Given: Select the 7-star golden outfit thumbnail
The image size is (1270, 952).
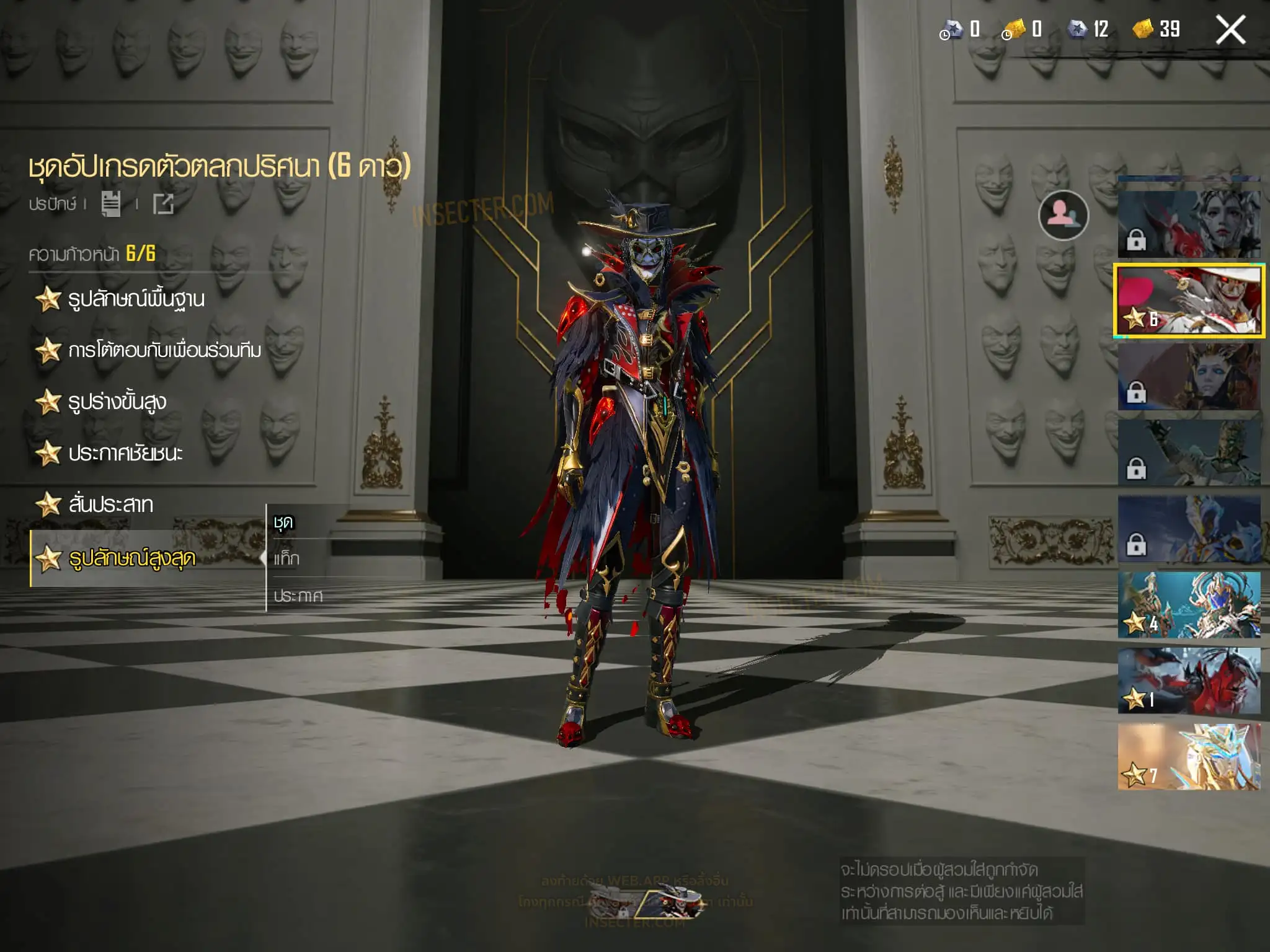Looking at the screenshot, I should pos(1189,757).
